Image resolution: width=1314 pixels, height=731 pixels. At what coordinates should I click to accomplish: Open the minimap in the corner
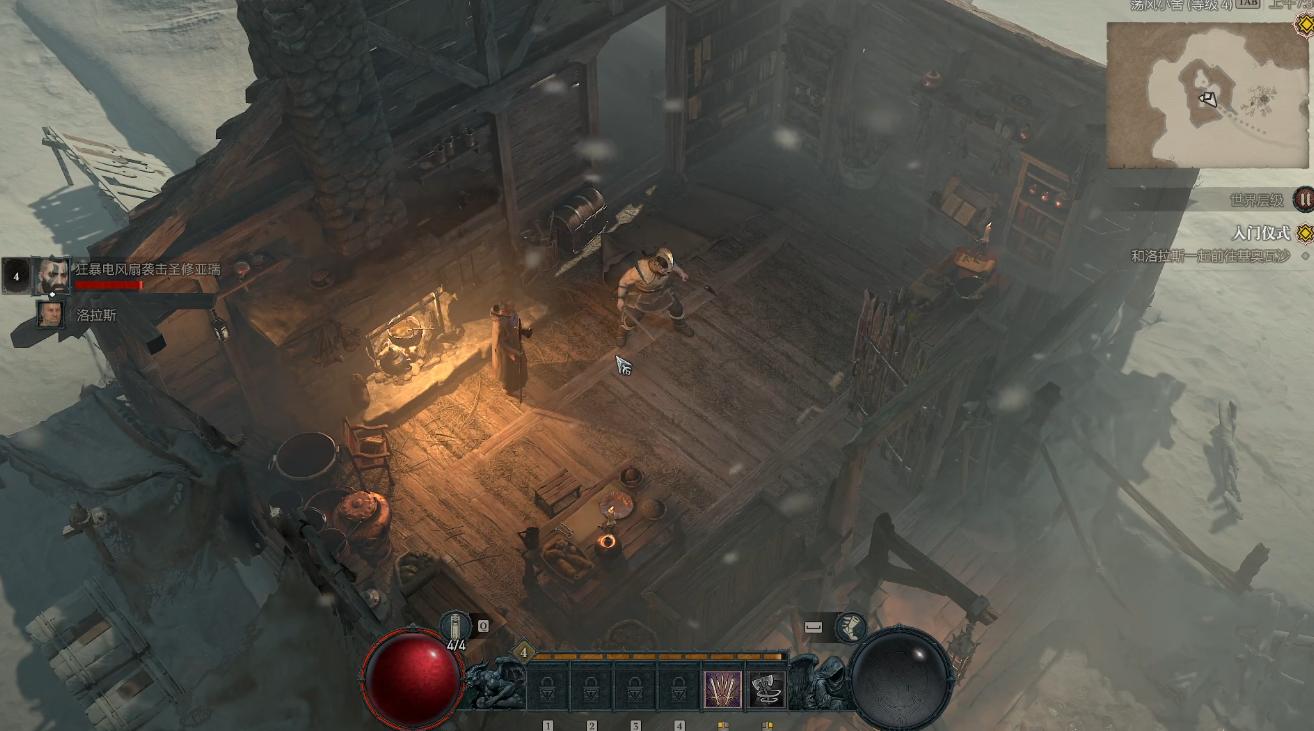coord(1207,95)
